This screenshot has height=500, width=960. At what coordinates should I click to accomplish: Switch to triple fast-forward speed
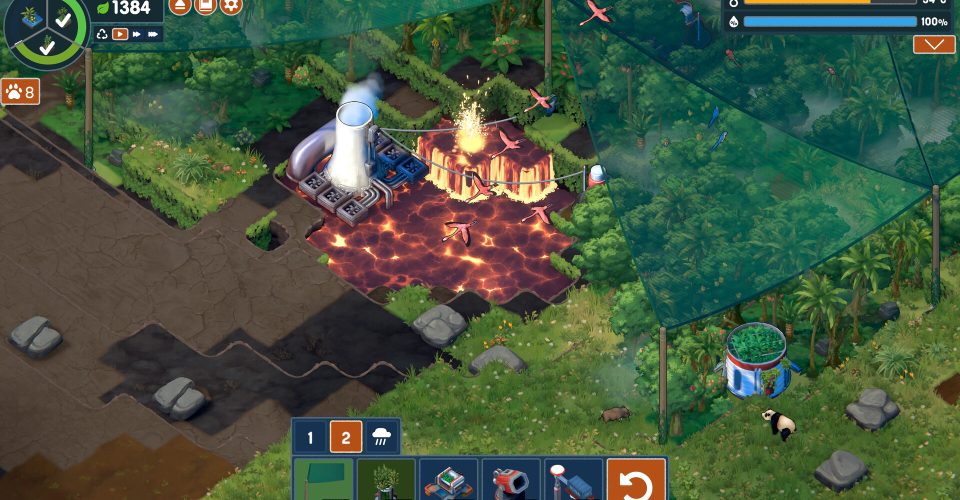coord(154,34)
